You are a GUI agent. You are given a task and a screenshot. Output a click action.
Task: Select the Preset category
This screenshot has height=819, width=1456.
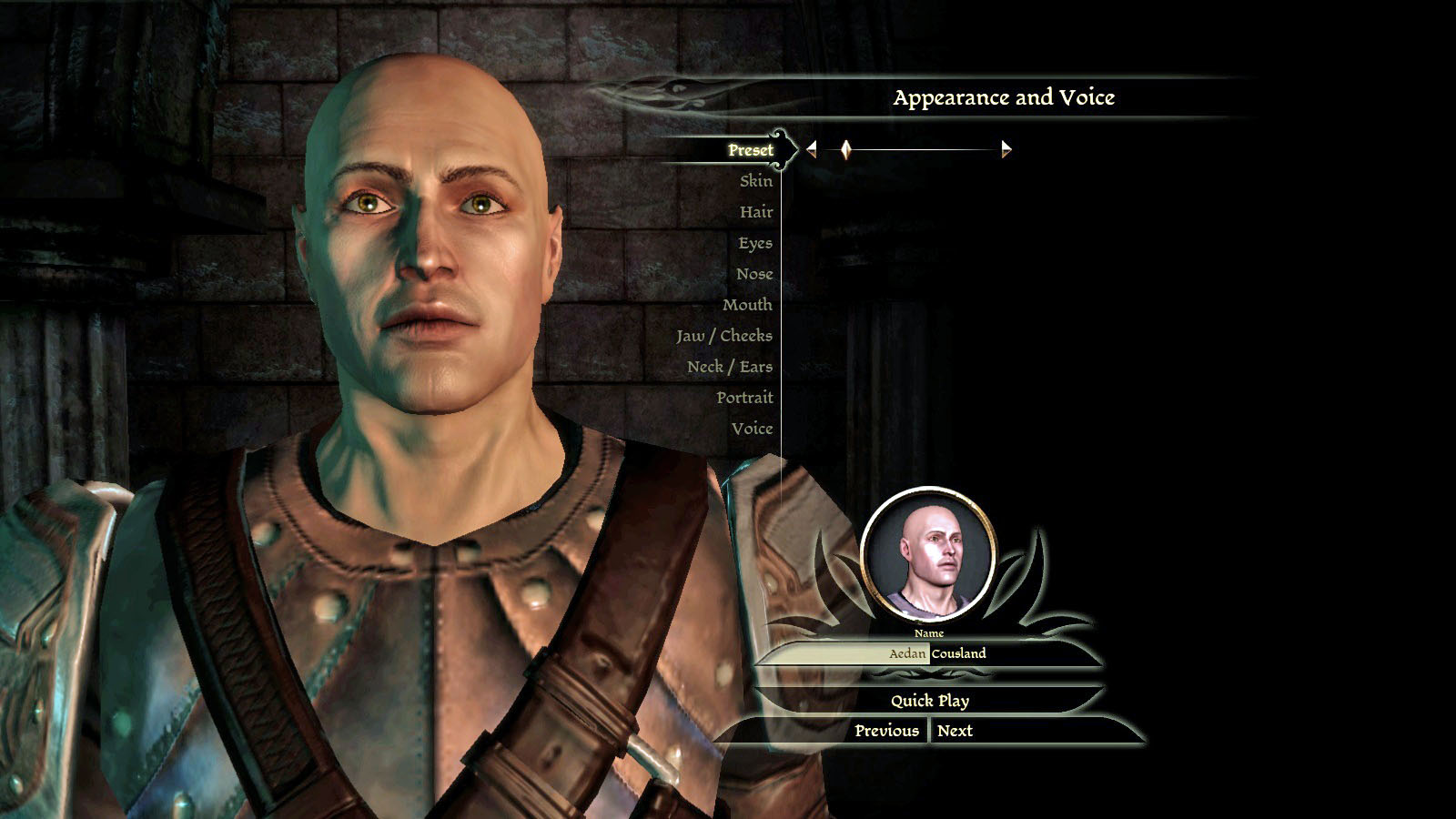[x=750, y=150]
